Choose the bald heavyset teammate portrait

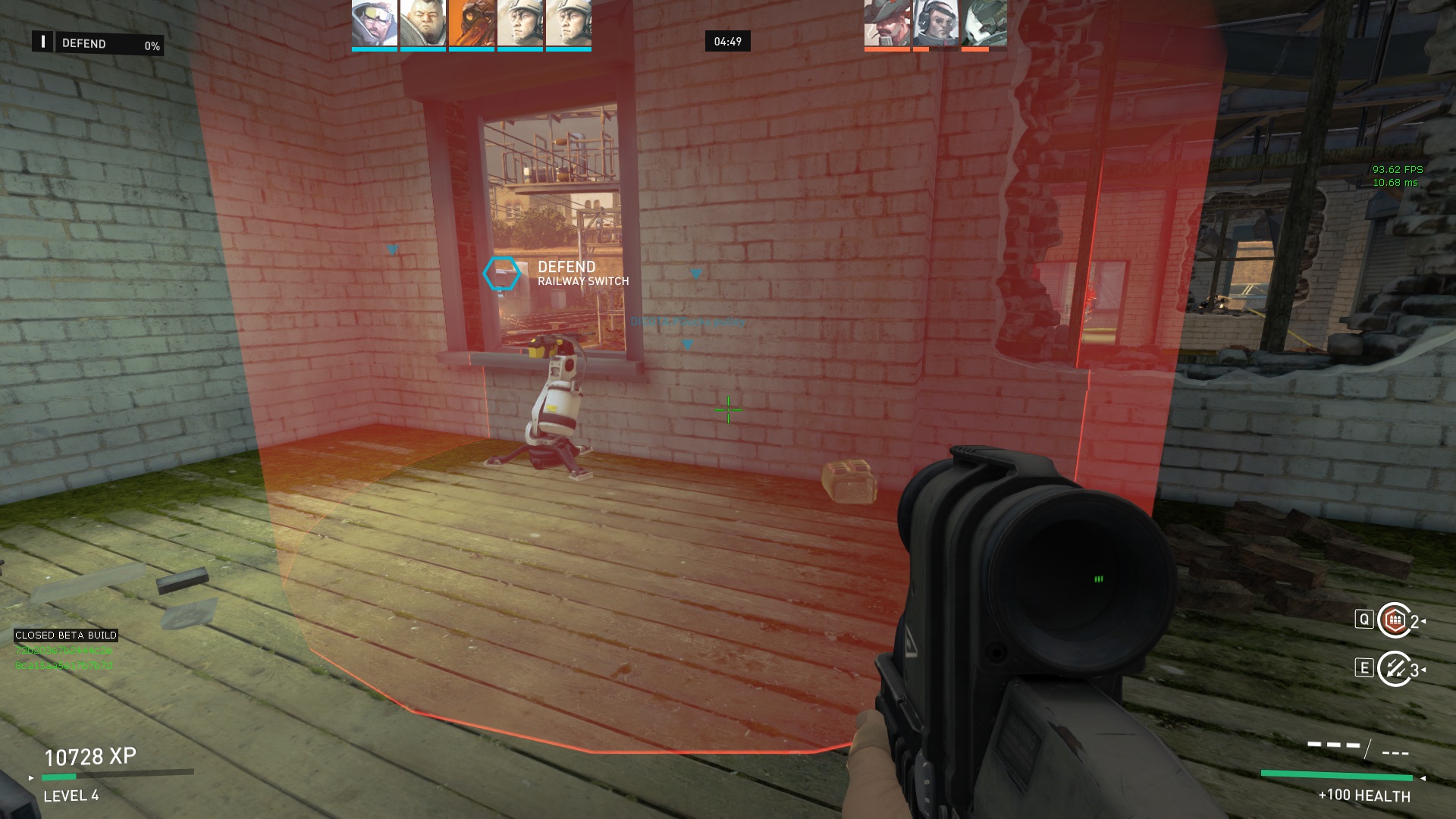click(423, 23)
